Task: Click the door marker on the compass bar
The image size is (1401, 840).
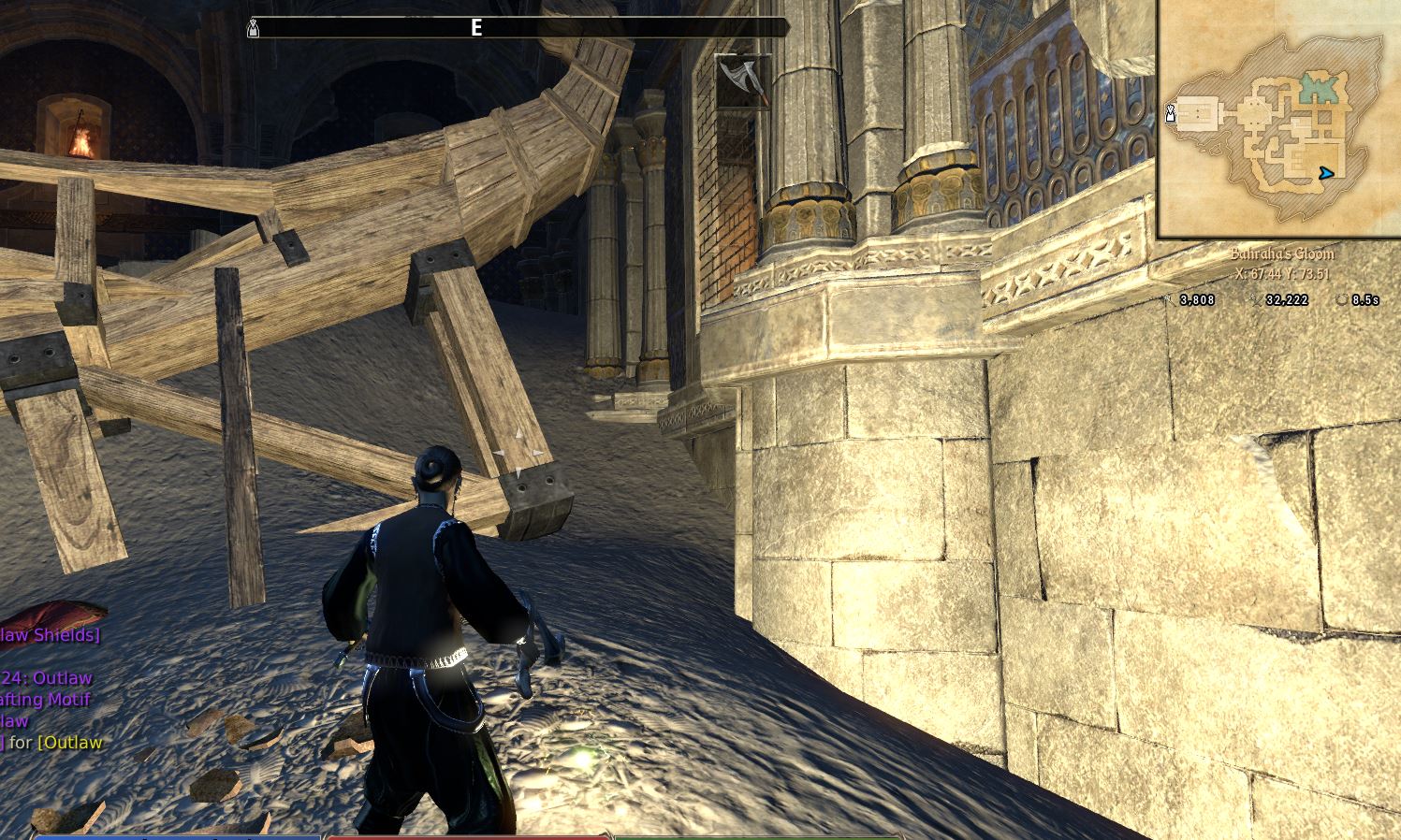Action: tap(253, 29)
